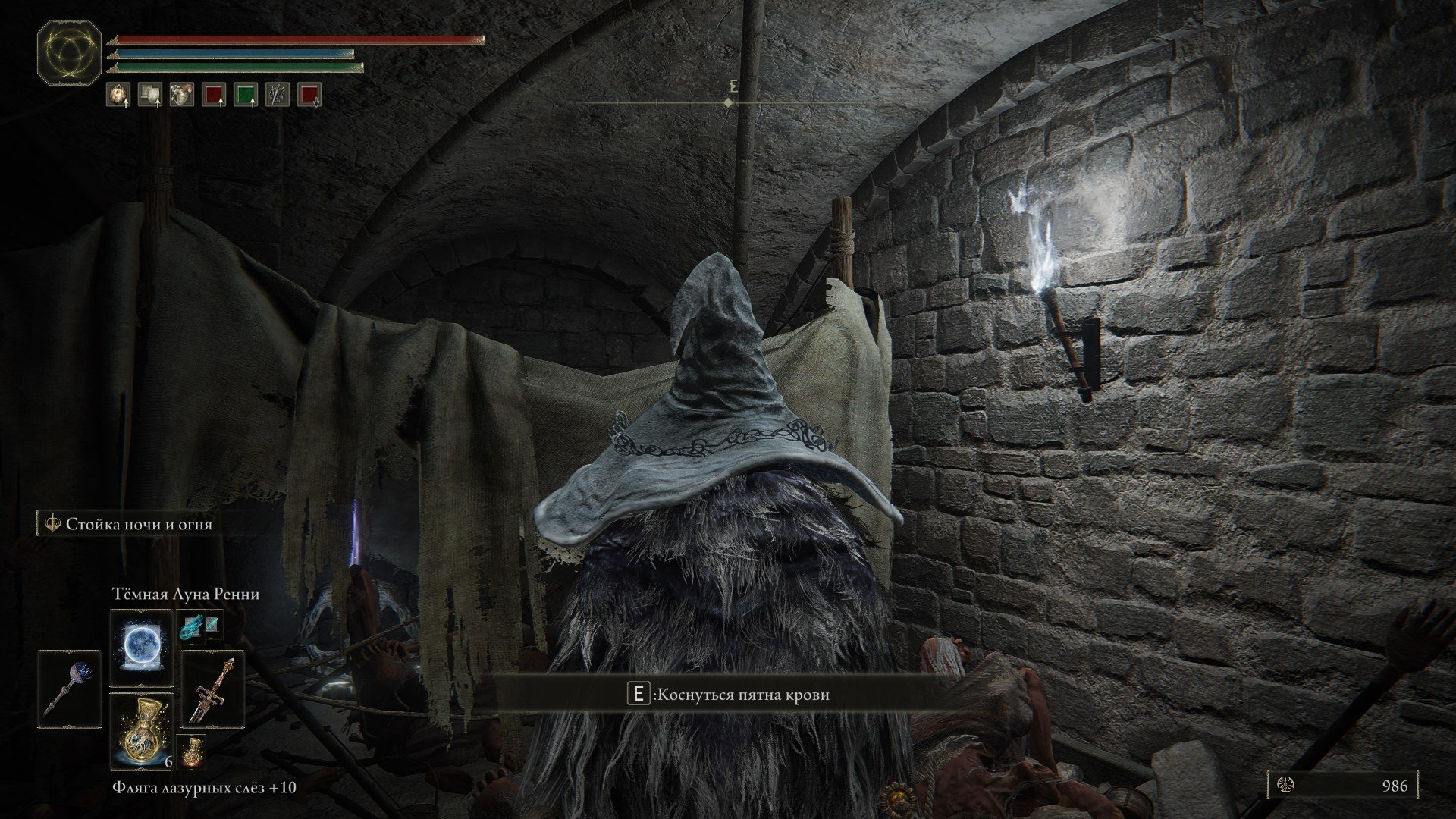Inspect the crossed blades status icon
Image resolution: width=1456 pixels, height=819 pixels.
[277, 95]
